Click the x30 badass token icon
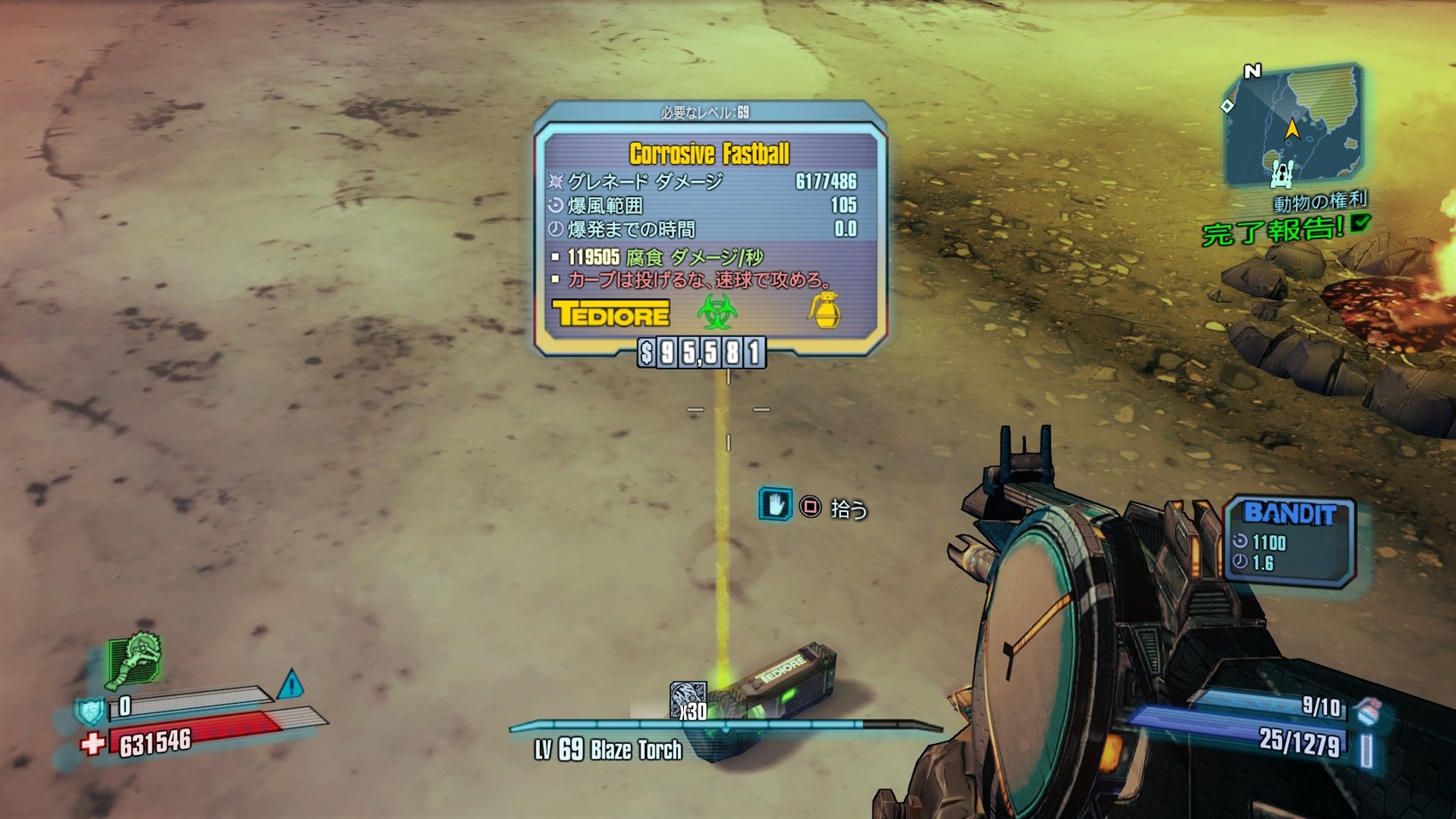 point(687,700)
